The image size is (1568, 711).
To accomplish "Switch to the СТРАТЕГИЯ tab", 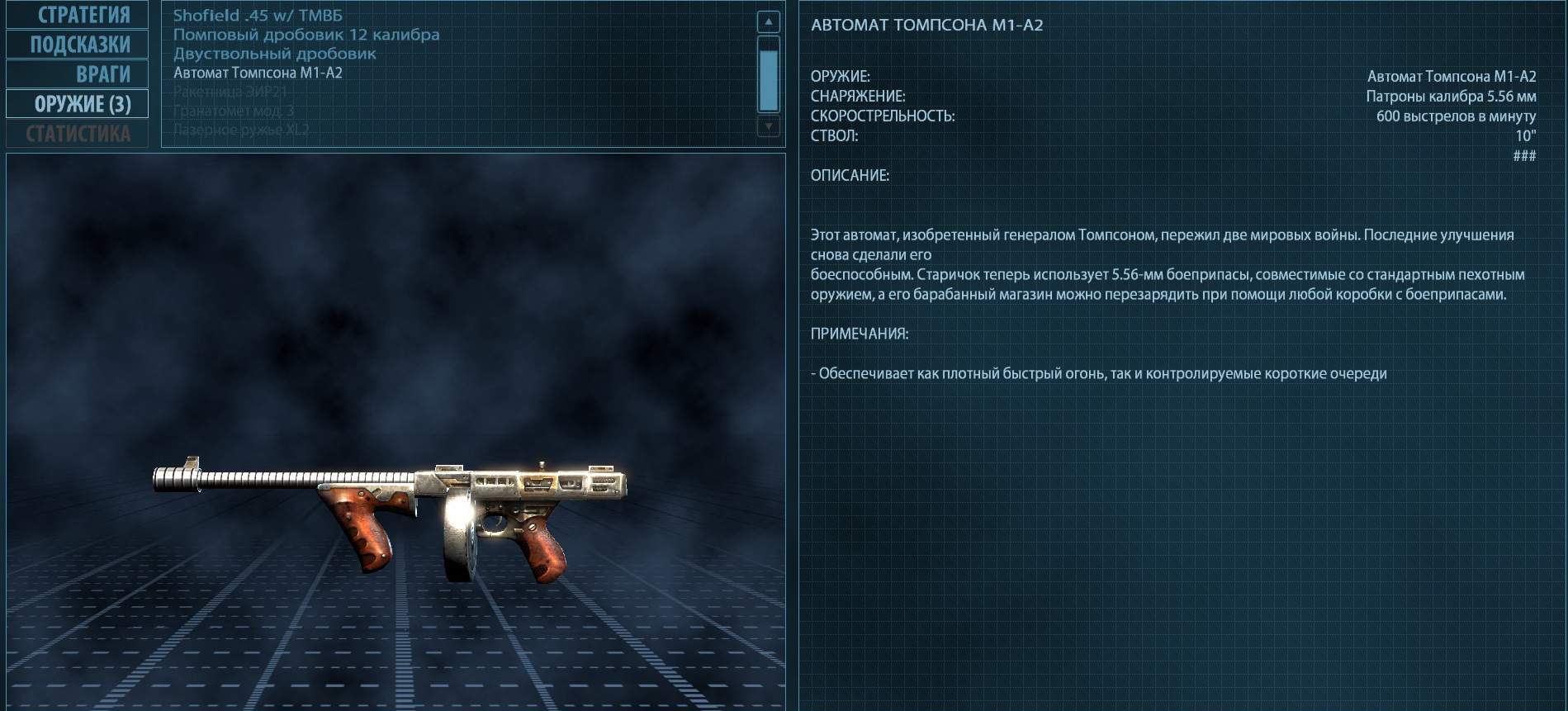I will pyautogui.click(x=77, y=15).
